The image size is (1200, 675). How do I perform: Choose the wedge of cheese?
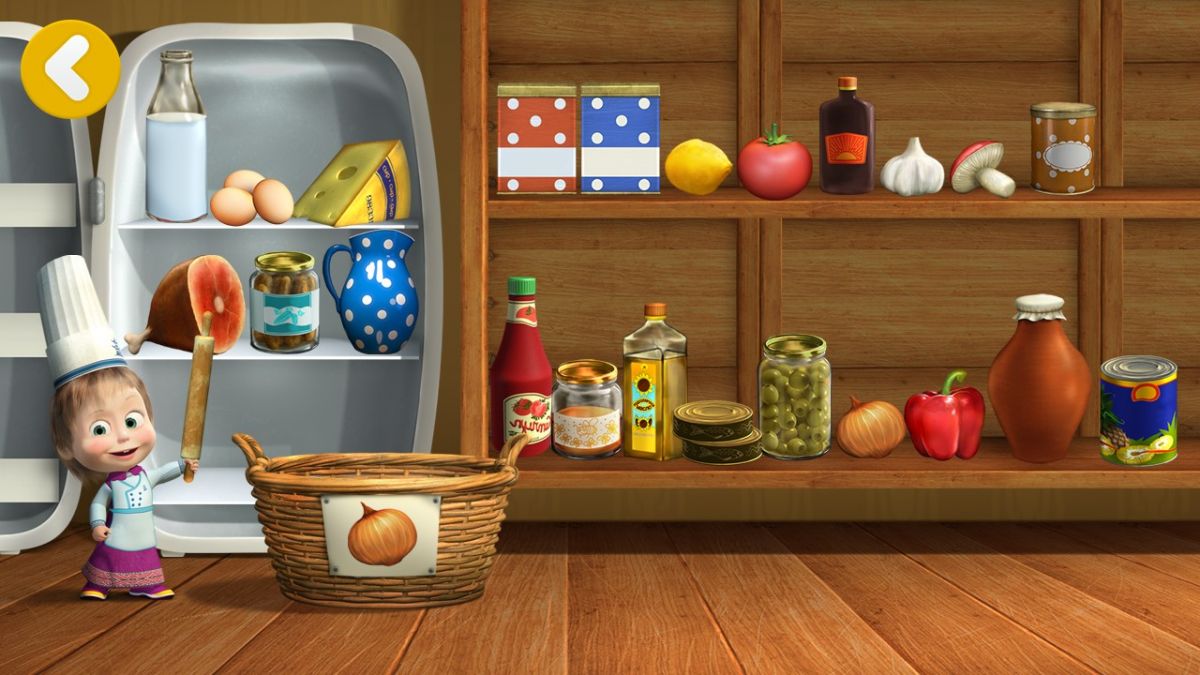click(x=354, y=184)
